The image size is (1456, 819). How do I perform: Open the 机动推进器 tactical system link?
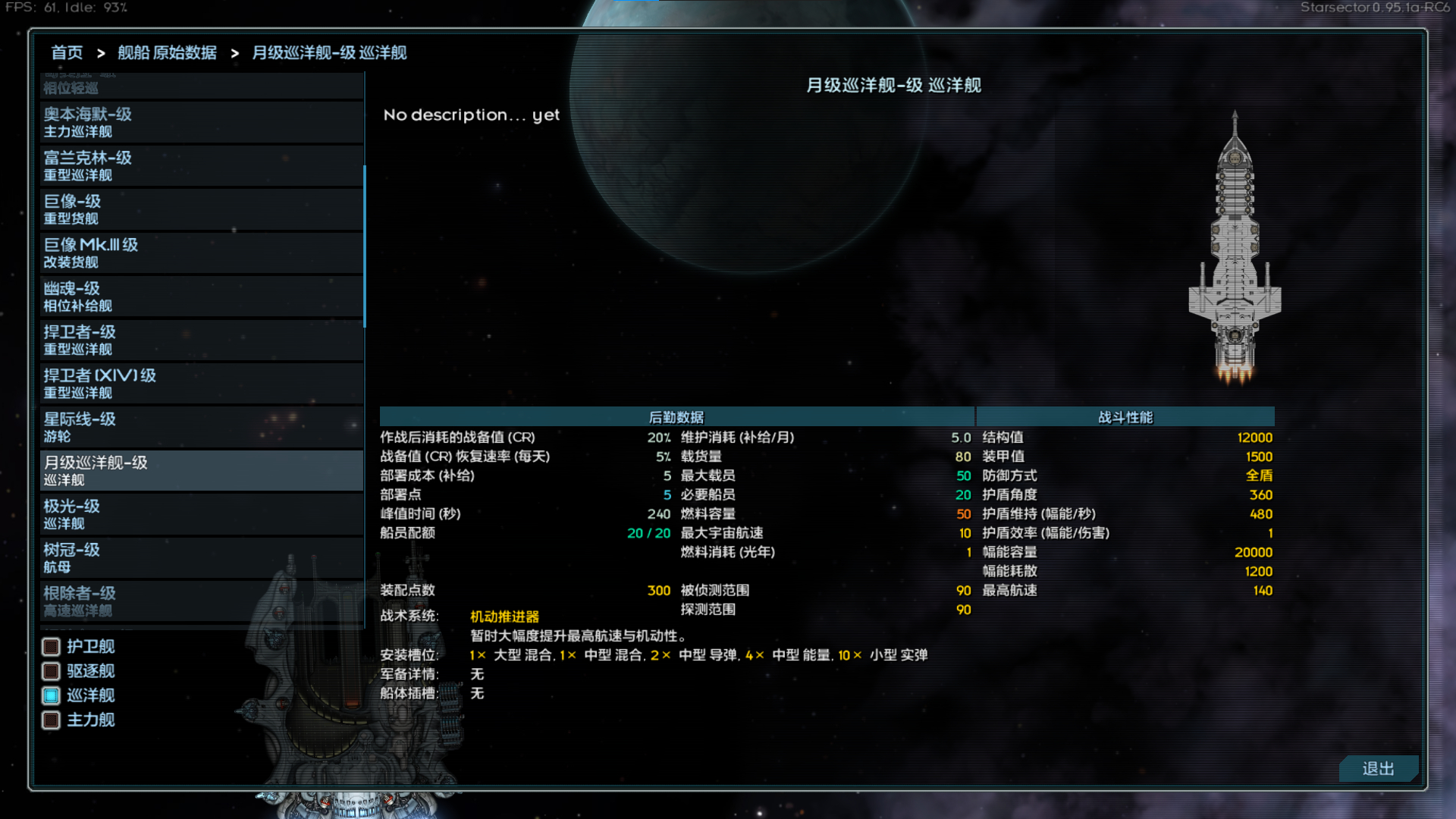(504, 617)
